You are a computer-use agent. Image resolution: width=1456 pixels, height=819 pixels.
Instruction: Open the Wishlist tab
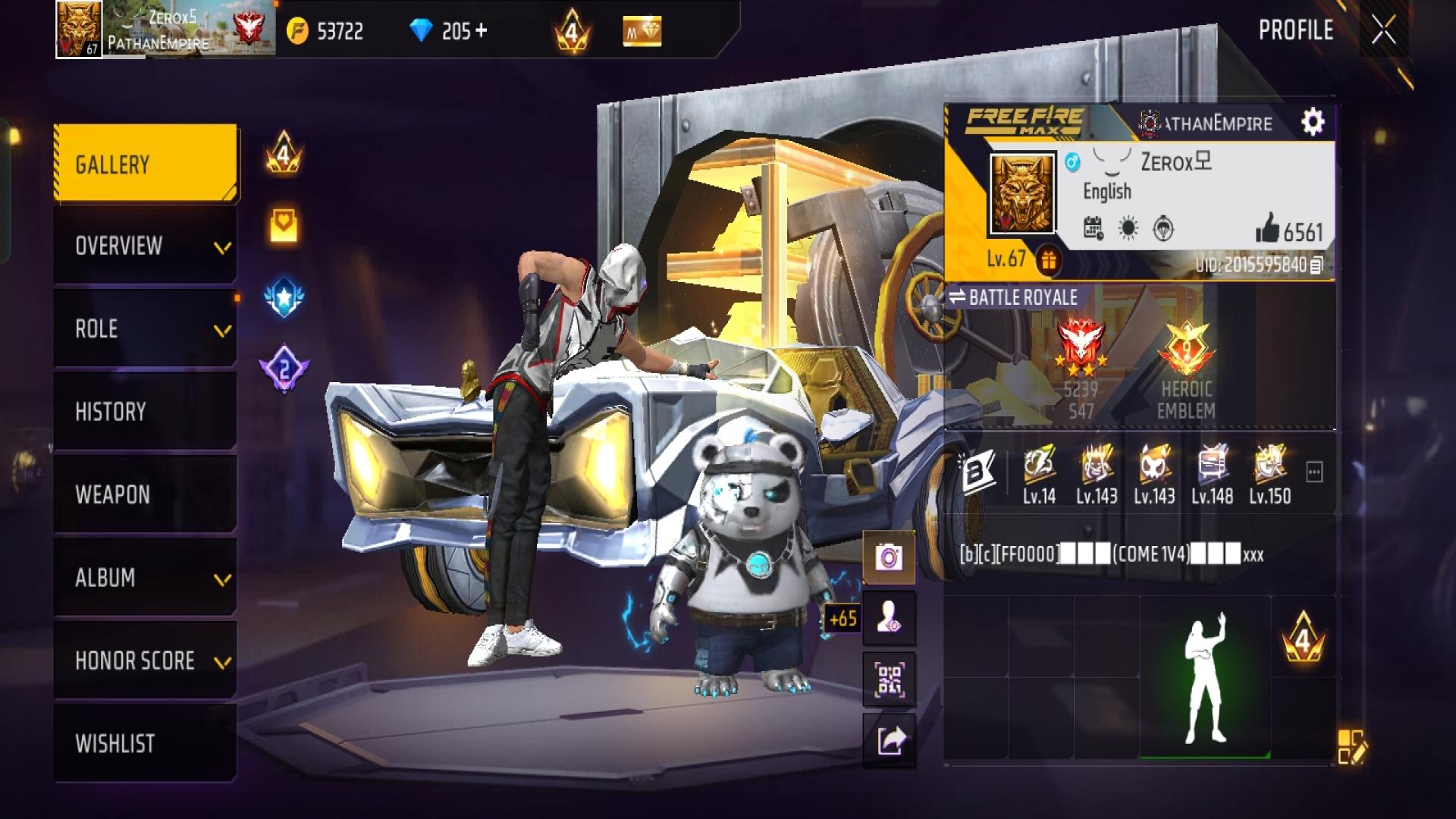tap(146, 743)
